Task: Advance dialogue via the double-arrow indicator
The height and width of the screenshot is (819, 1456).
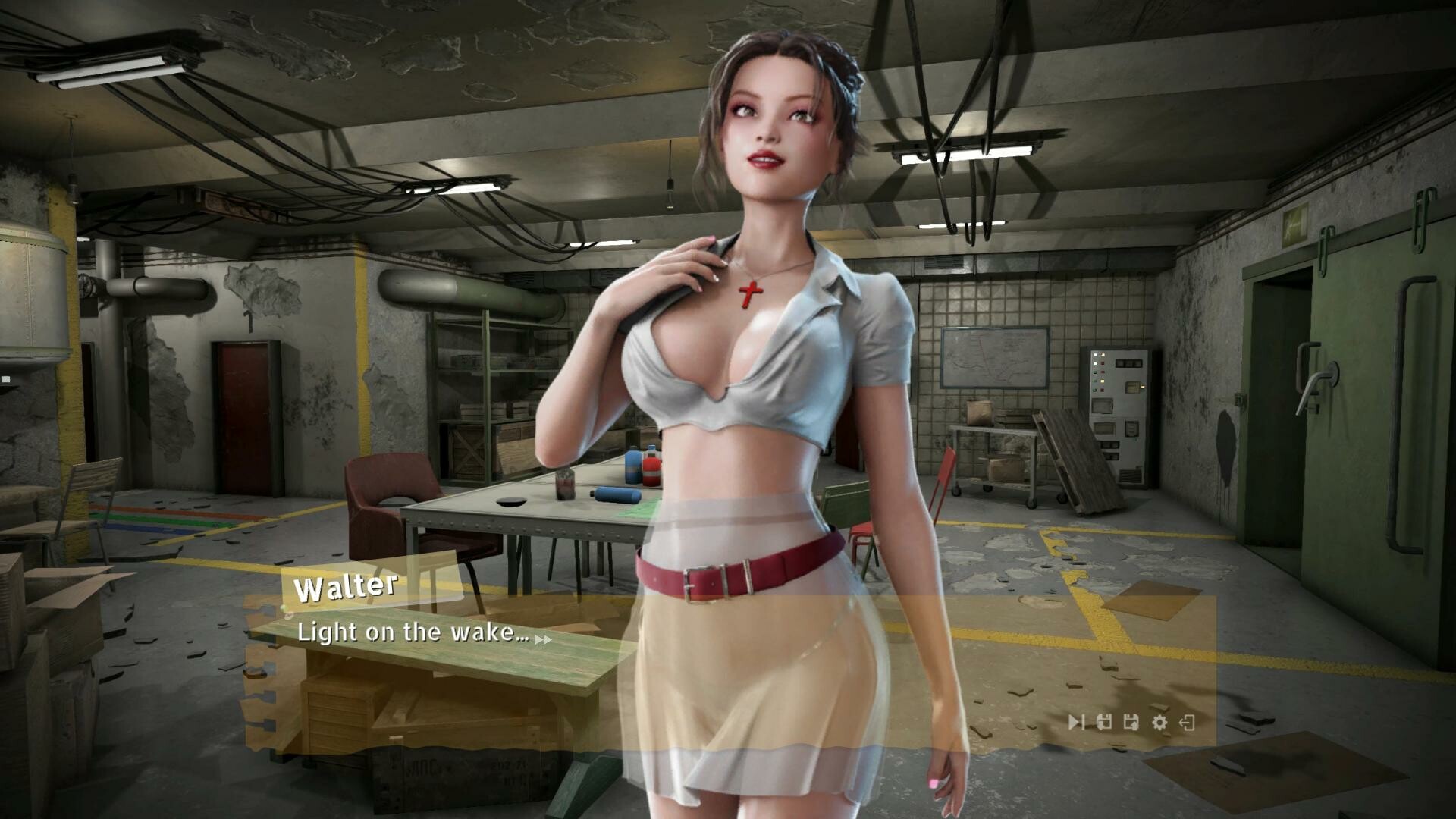Action: [x=543, y=639]
